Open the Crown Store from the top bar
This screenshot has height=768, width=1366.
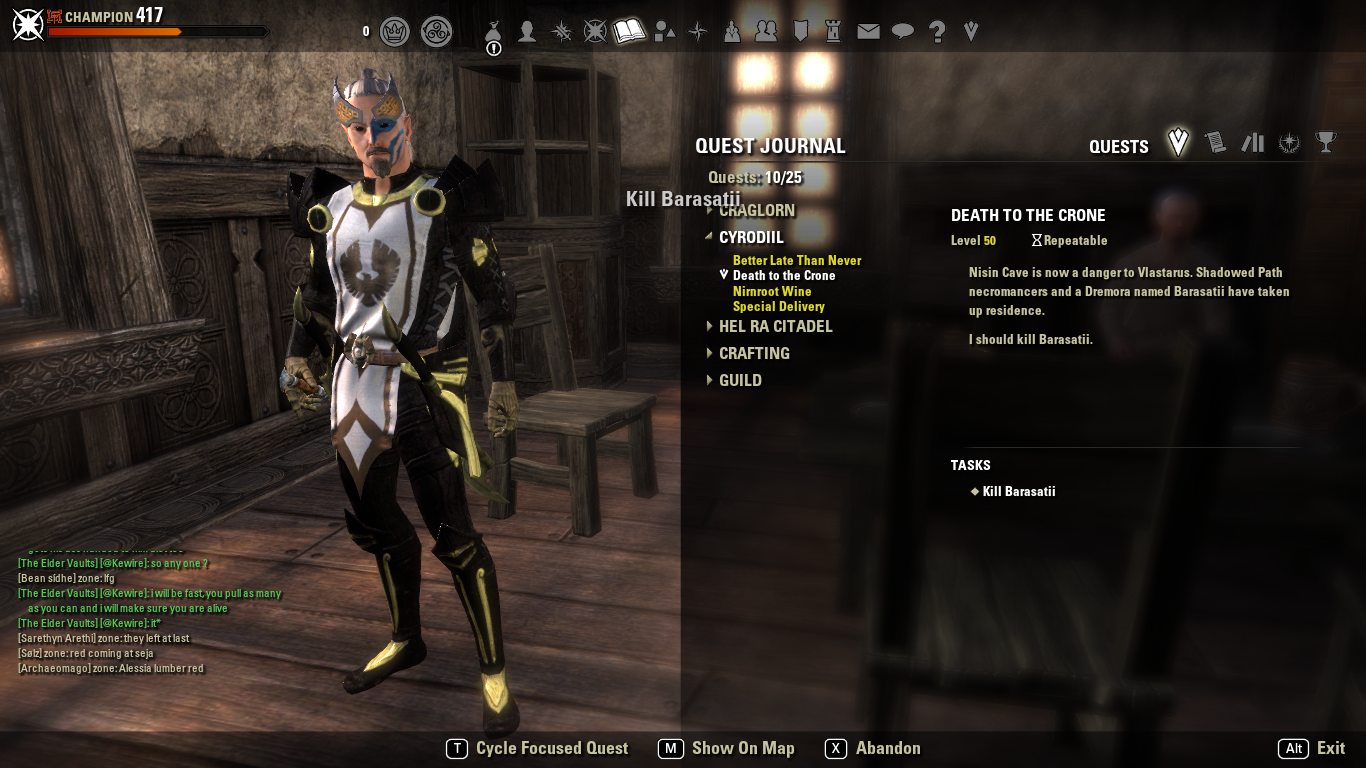coord(396,31)
